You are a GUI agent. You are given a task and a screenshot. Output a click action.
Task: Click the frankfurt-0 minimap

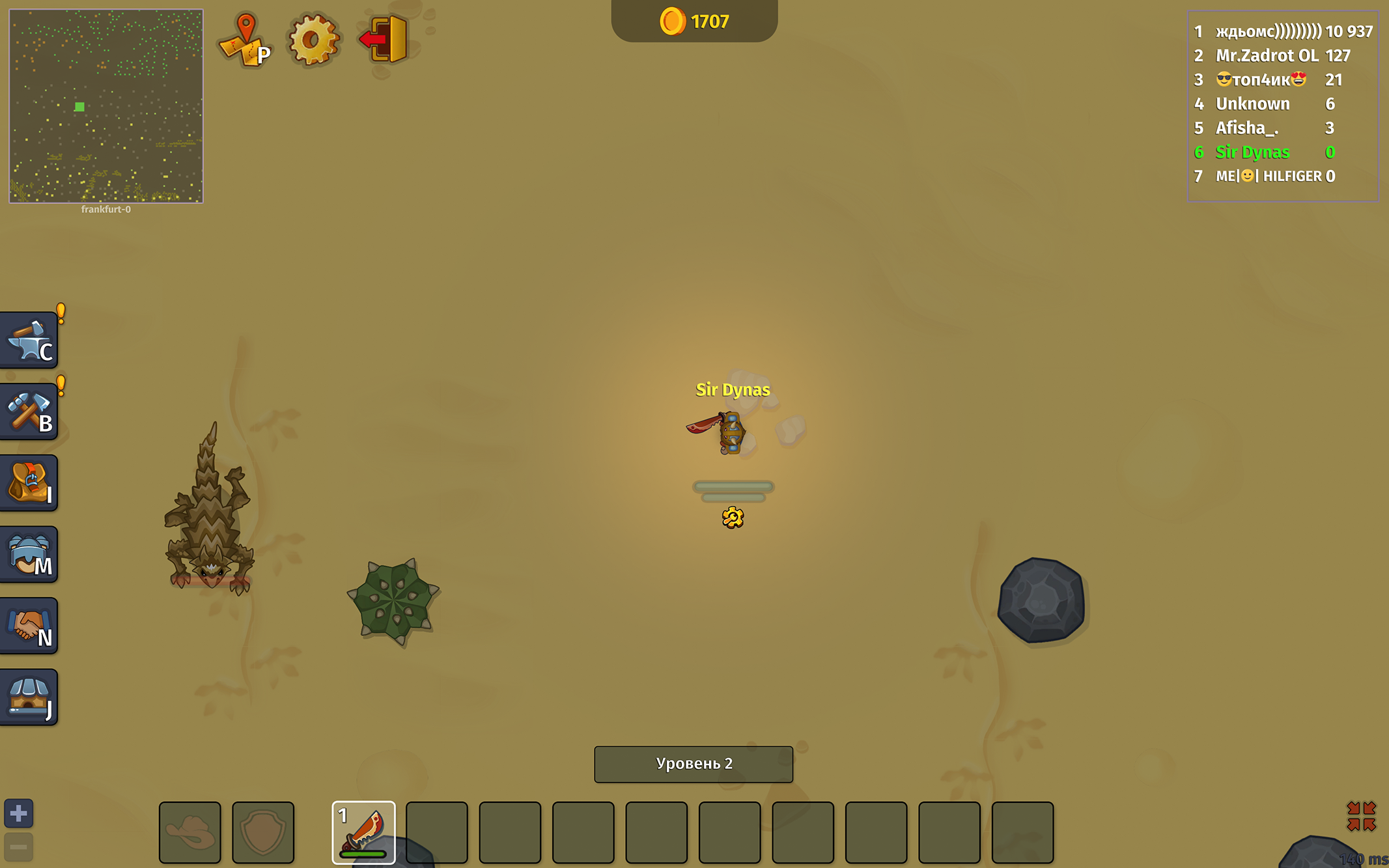(105, 105)
